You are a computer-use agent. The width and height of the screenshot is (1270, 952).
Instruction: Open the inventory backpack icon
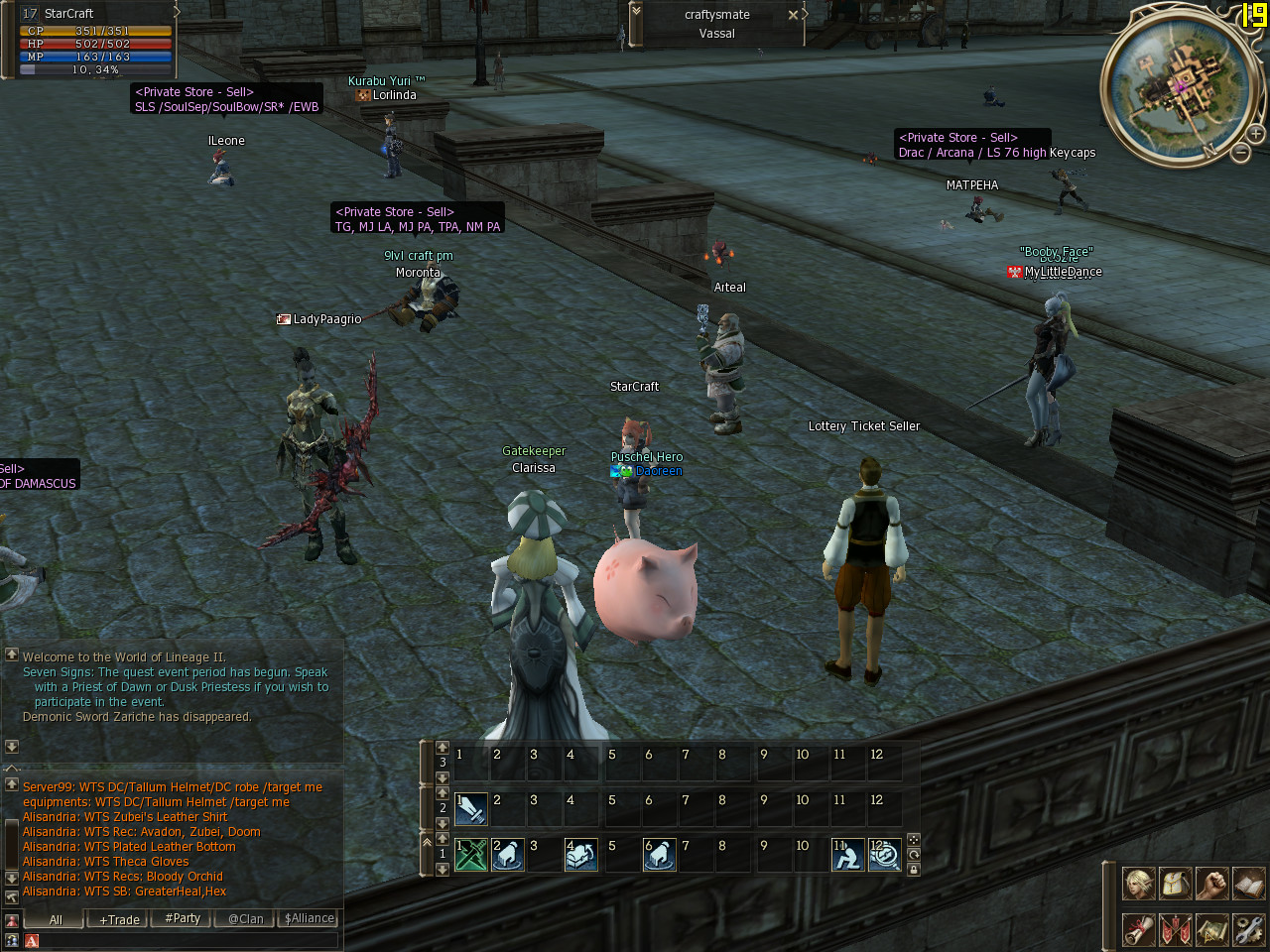[x=1175, y=883]
